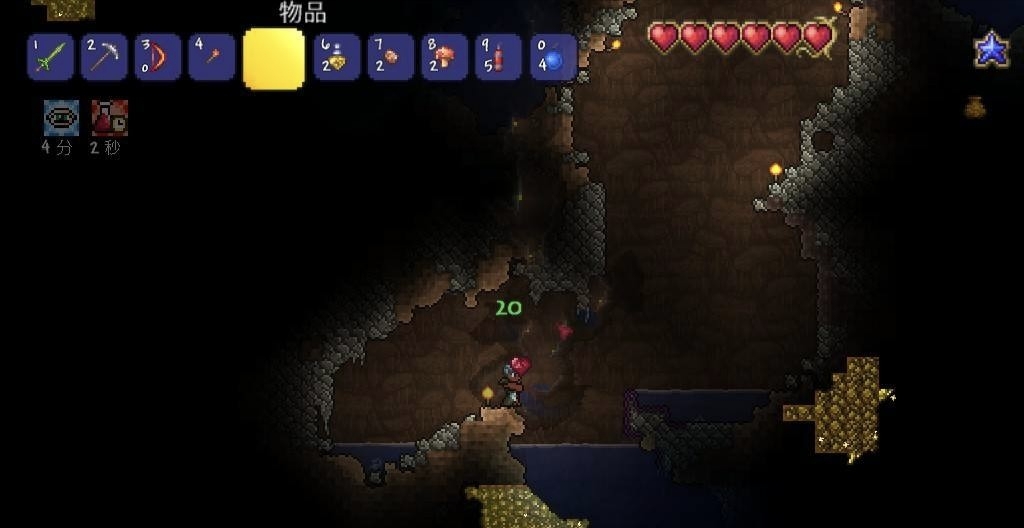The image size is (1024, 528).
Task: Click the eye-shaped buff icon
Action: point(61,118)
